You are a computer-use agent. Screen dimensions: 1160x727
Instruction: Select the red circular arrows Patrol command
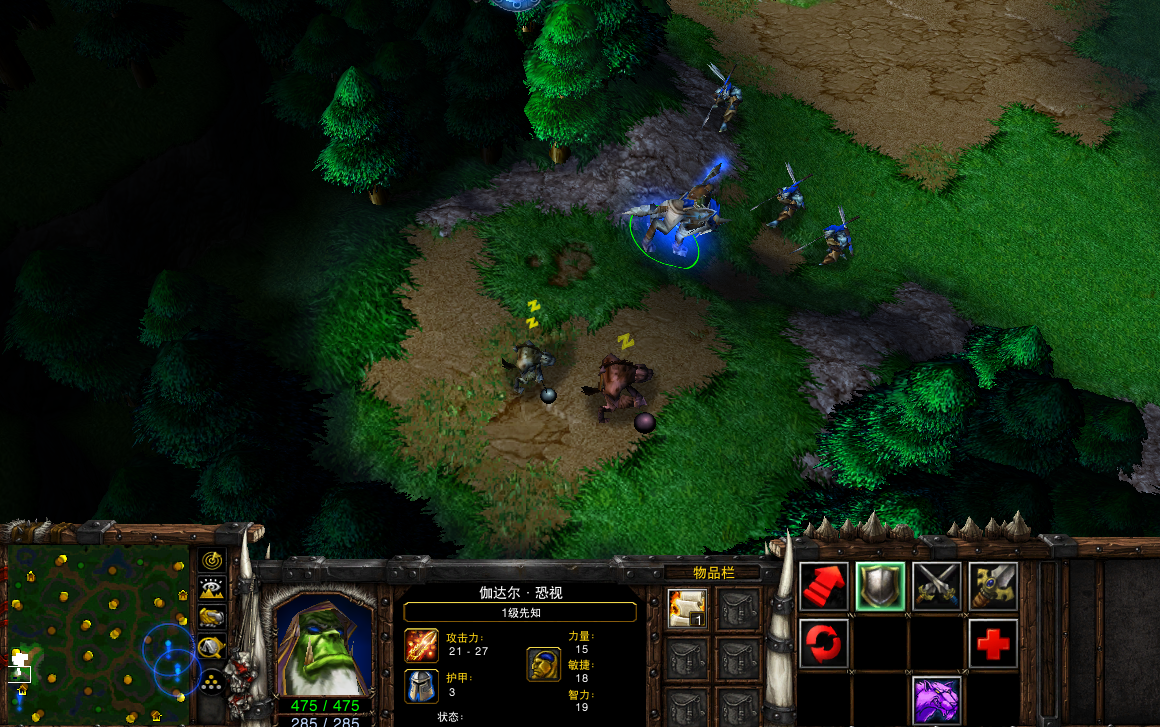click(x=824, y=643)
